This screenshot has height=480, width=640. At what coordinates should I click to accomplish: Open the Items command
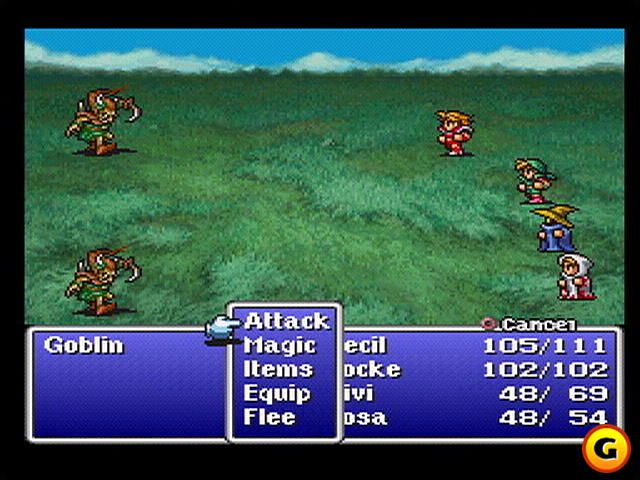tap(278, 369)
